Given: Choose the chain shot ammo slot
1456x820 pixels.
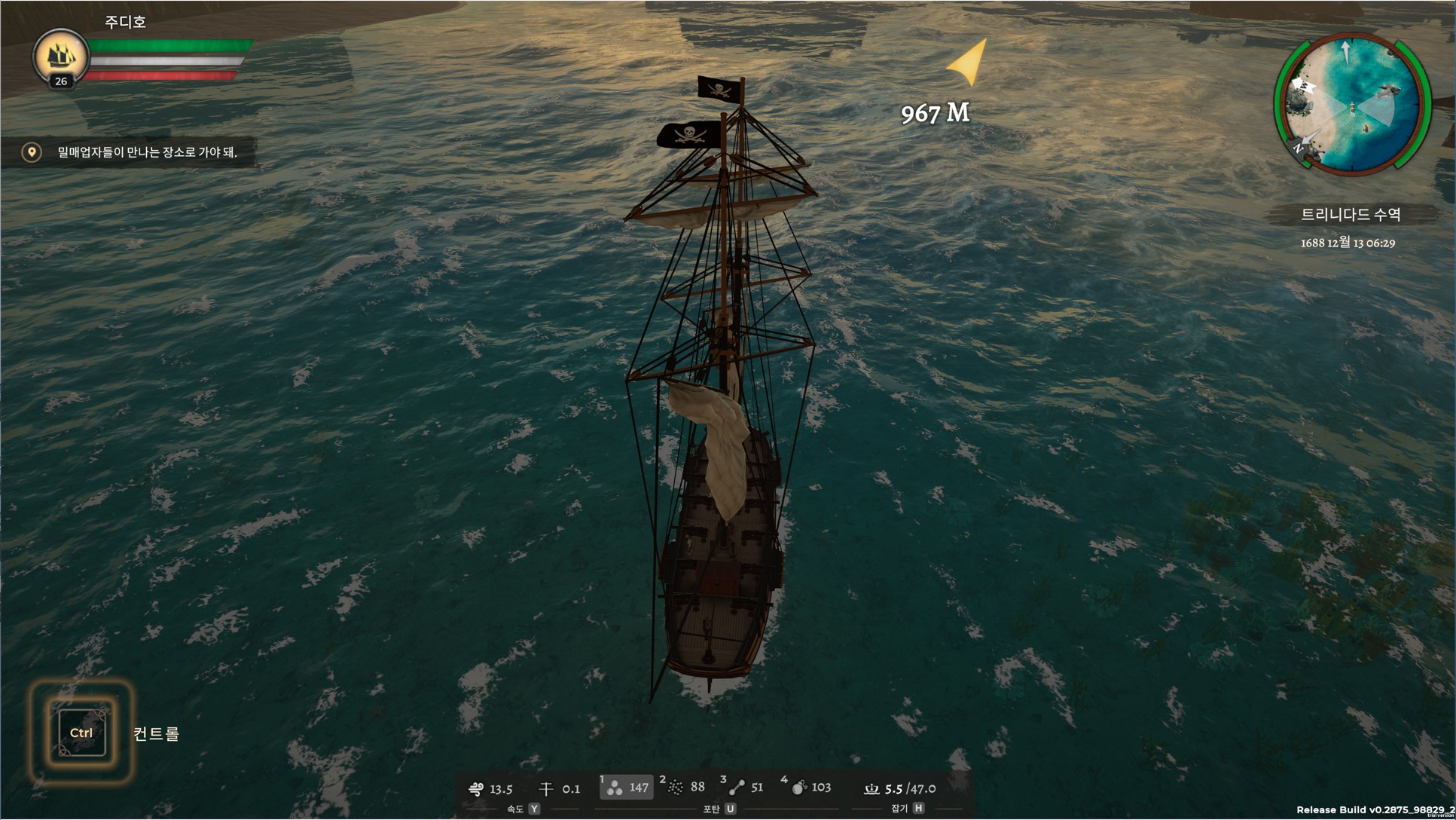Looking at the screenshot, I should (744, 788).
